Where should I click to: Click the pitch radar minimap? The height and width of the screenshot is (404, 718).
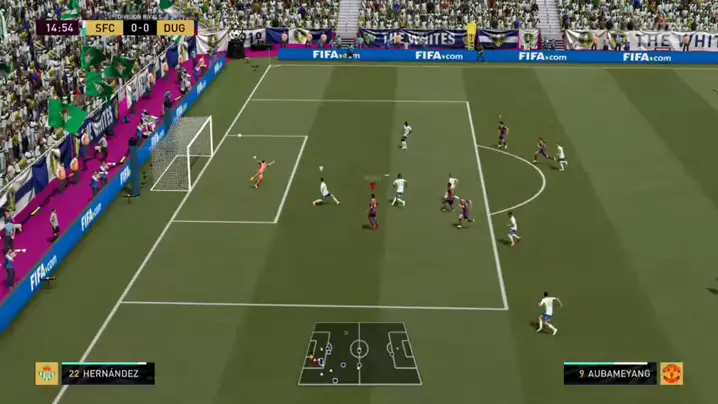pyautogui.click(x=359, y=353)
